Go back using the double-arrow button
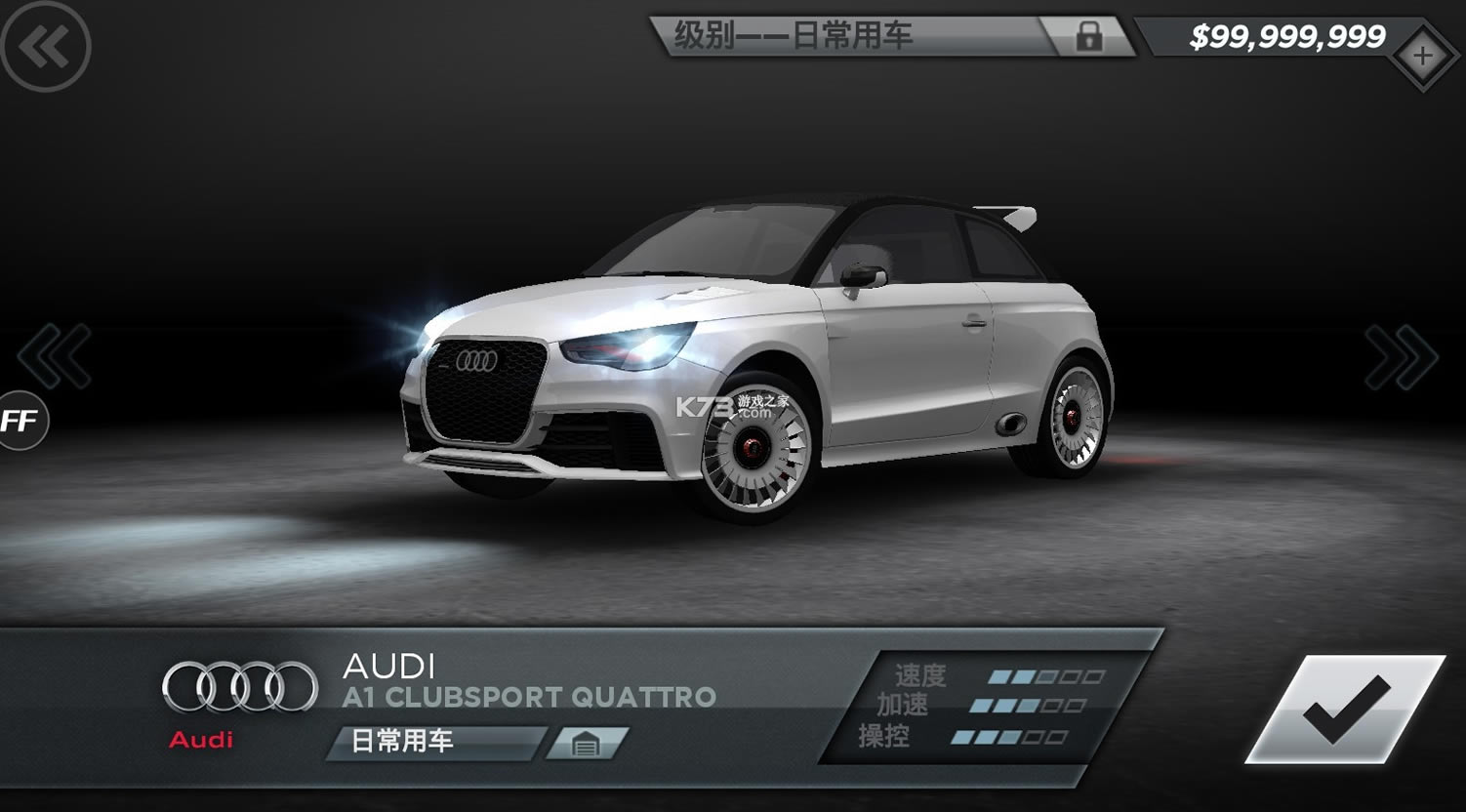Screen dimensions: 1466x812 (45, 46)
